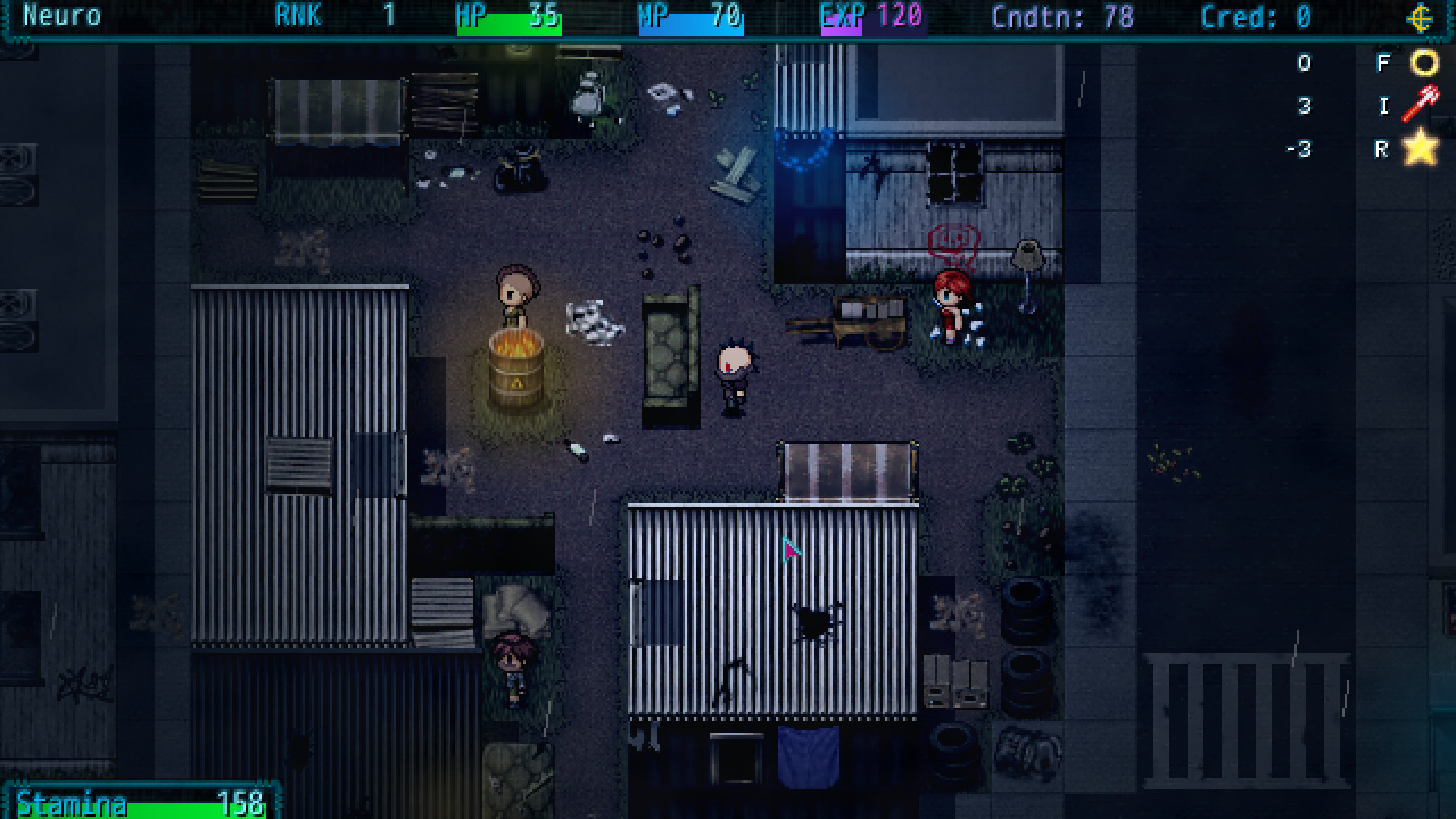Screen dimensions: 1456x819
Task: Toggle the I status indicator showing value 3
Action: [1383, 107]
